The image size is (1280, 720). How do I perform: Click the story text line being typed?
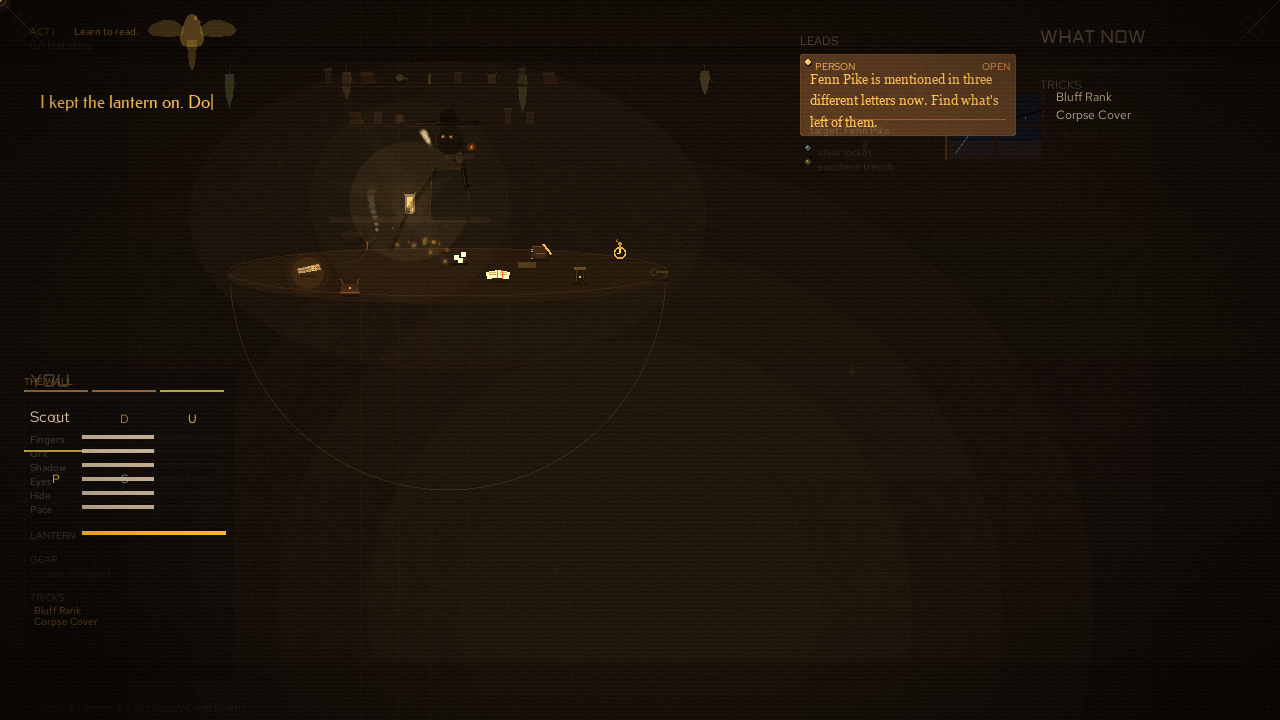[127, 102]
